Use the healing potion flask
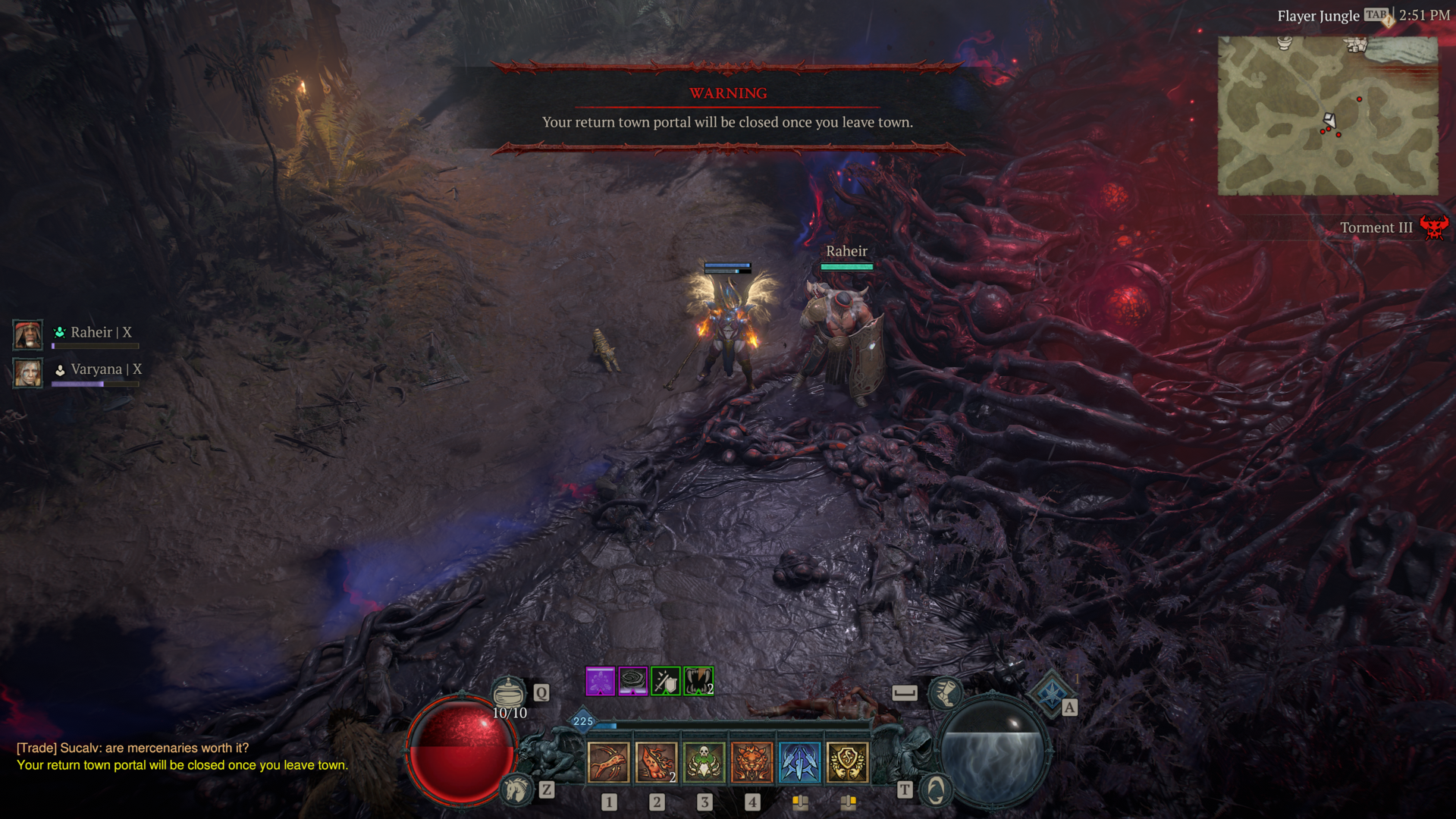The height and width of the screenshot is (819, 1456). pos(508,692)
